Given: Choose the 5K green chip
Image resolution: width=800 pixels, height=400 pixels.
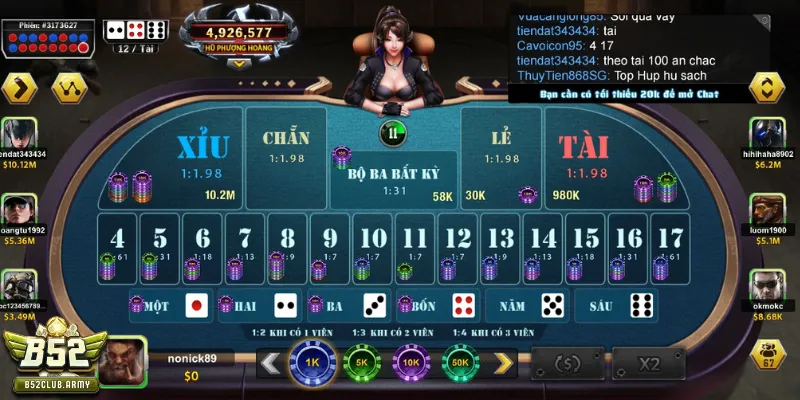Looking at the screenshot, I should 361,362.
